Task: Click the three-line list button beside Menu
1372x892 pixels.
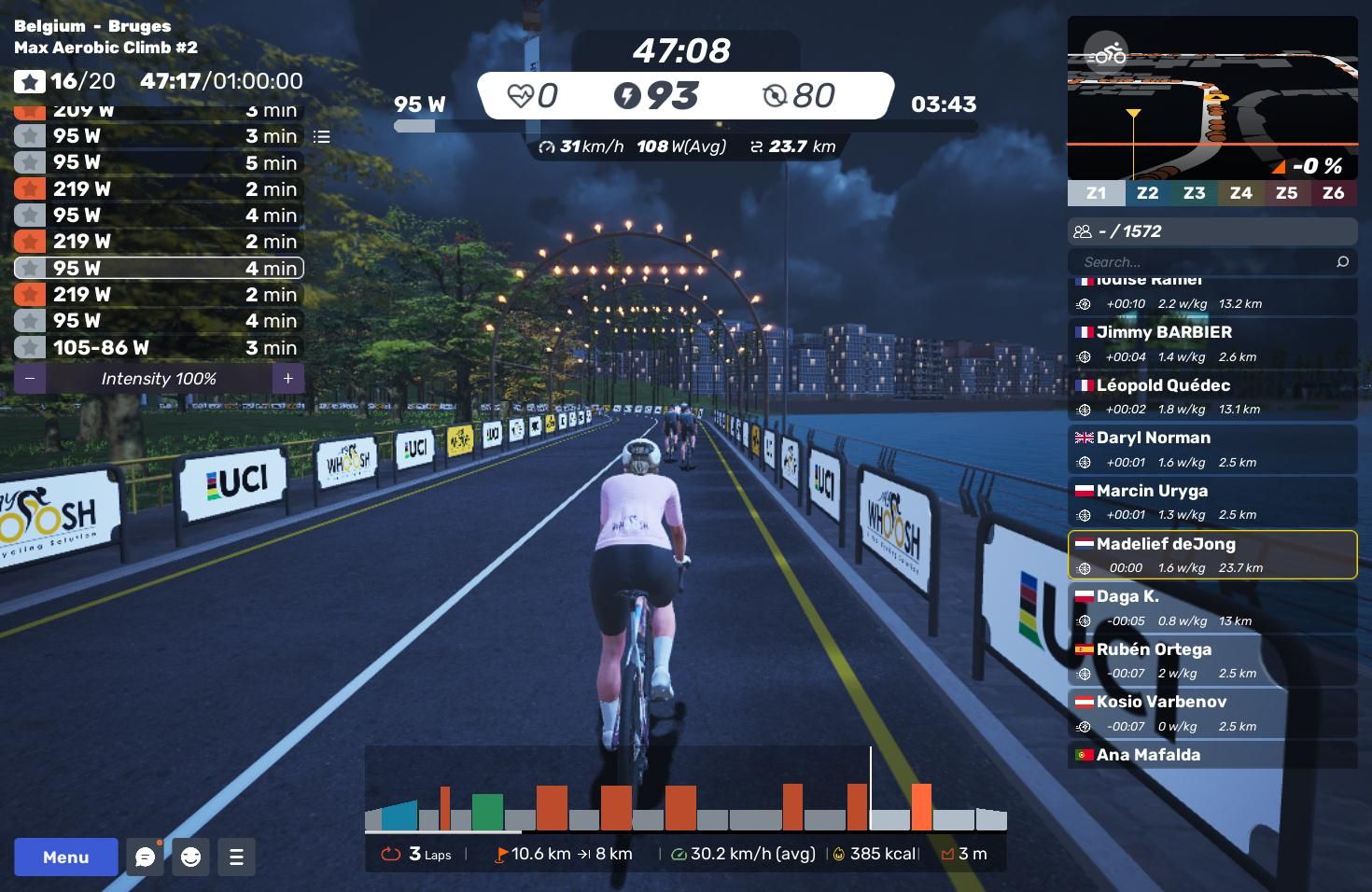Action: point(236,857)
